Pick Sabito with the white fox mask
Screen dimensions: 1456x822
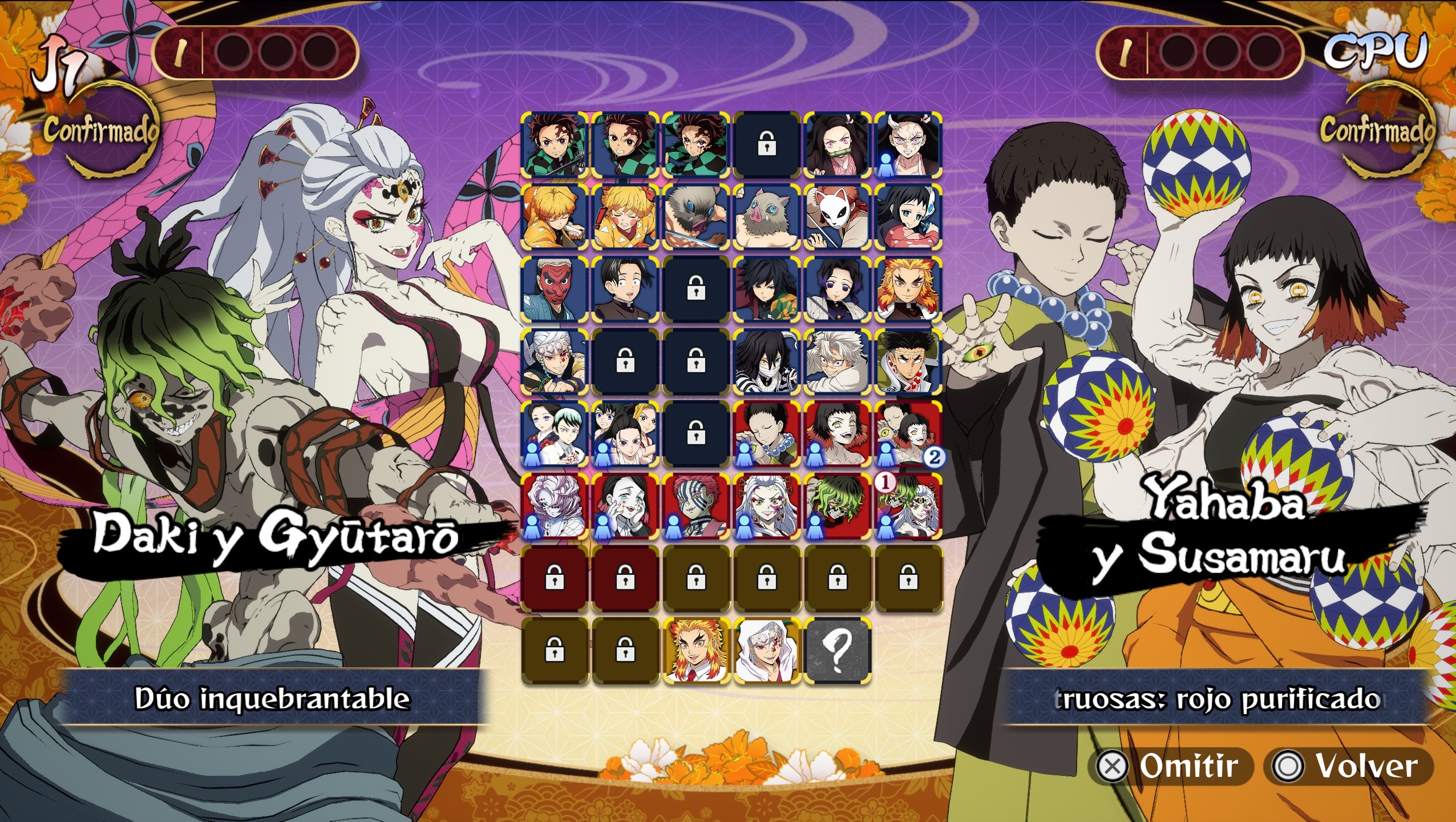[836, 217]
